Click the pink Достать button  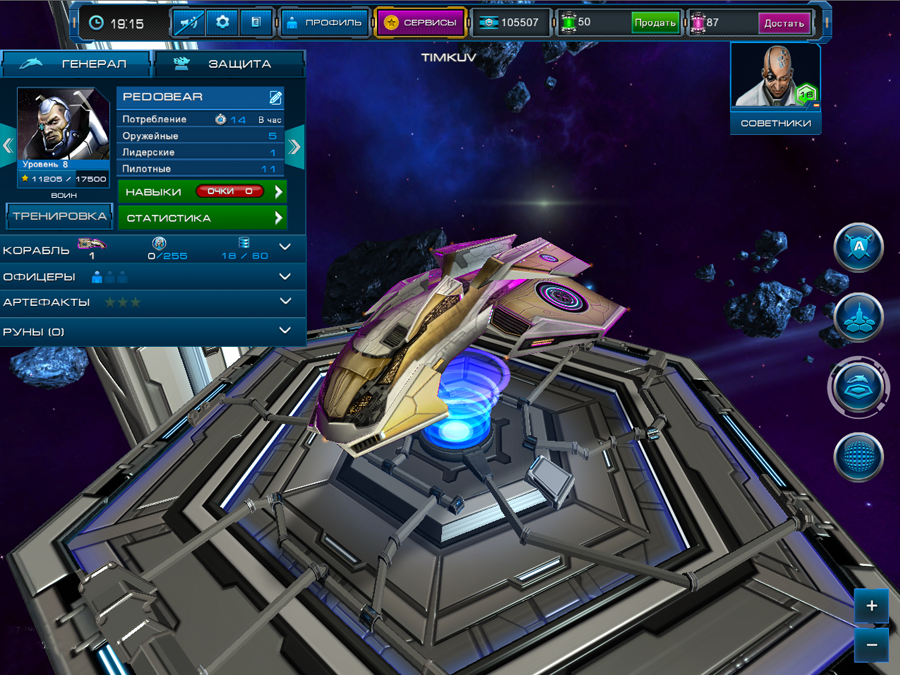(x=784, y=22)
